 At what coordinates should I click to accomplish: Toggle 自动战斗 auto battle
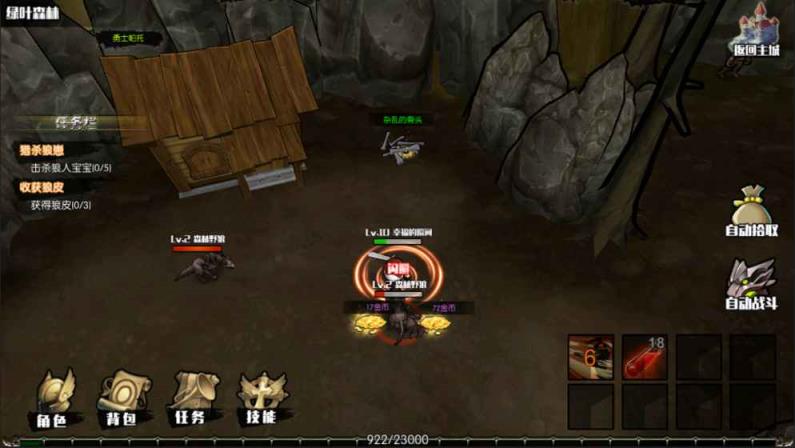[x=752, y=284]
